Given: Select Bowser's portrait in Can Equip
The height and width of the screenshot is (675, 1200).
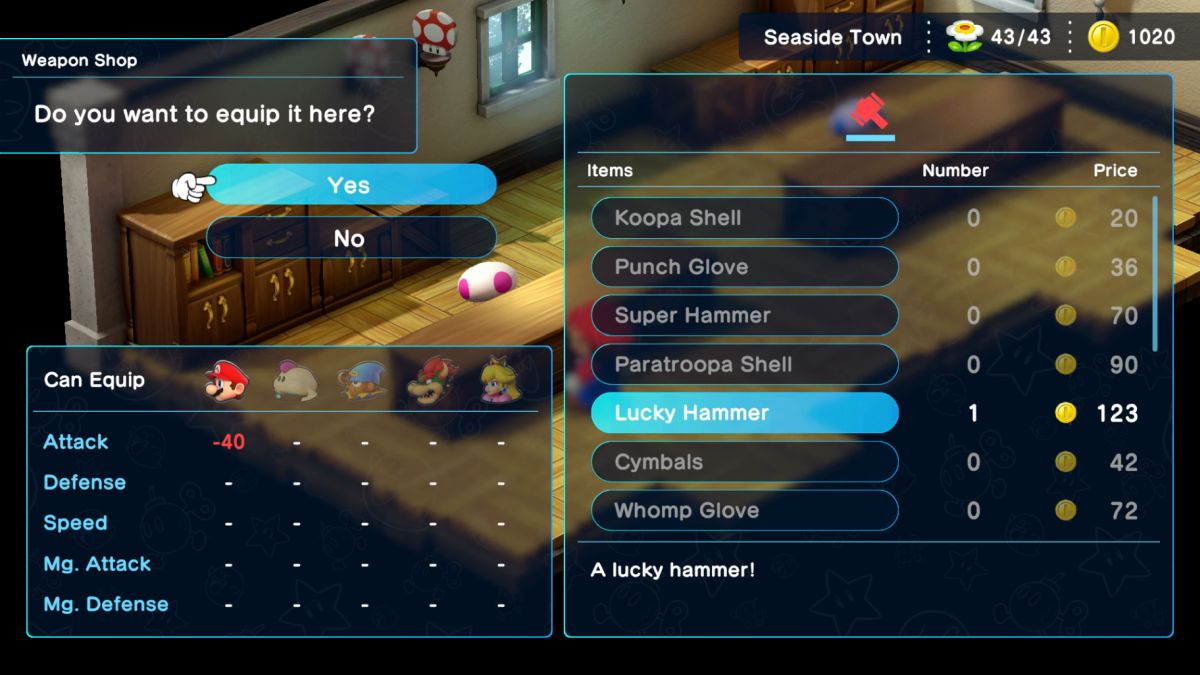Looking at the screenshot, I should pyautogui.click(x=432, y=381).
